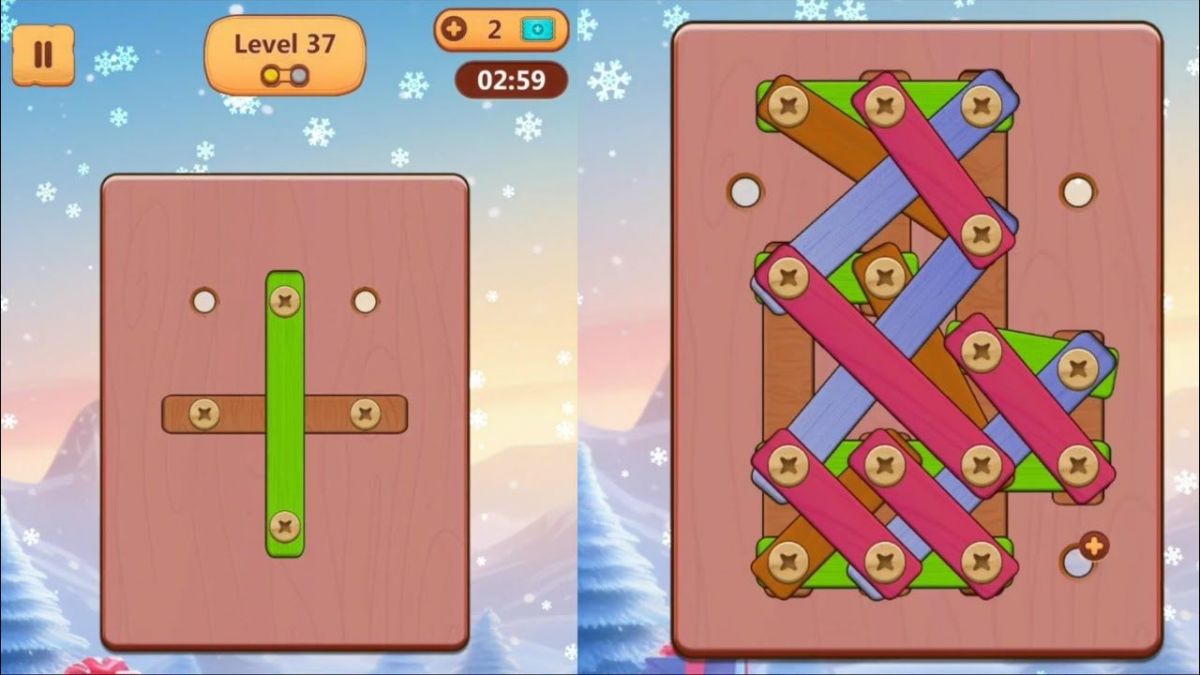Select the upper screw on the vertical green plank

tap(285, 300)
